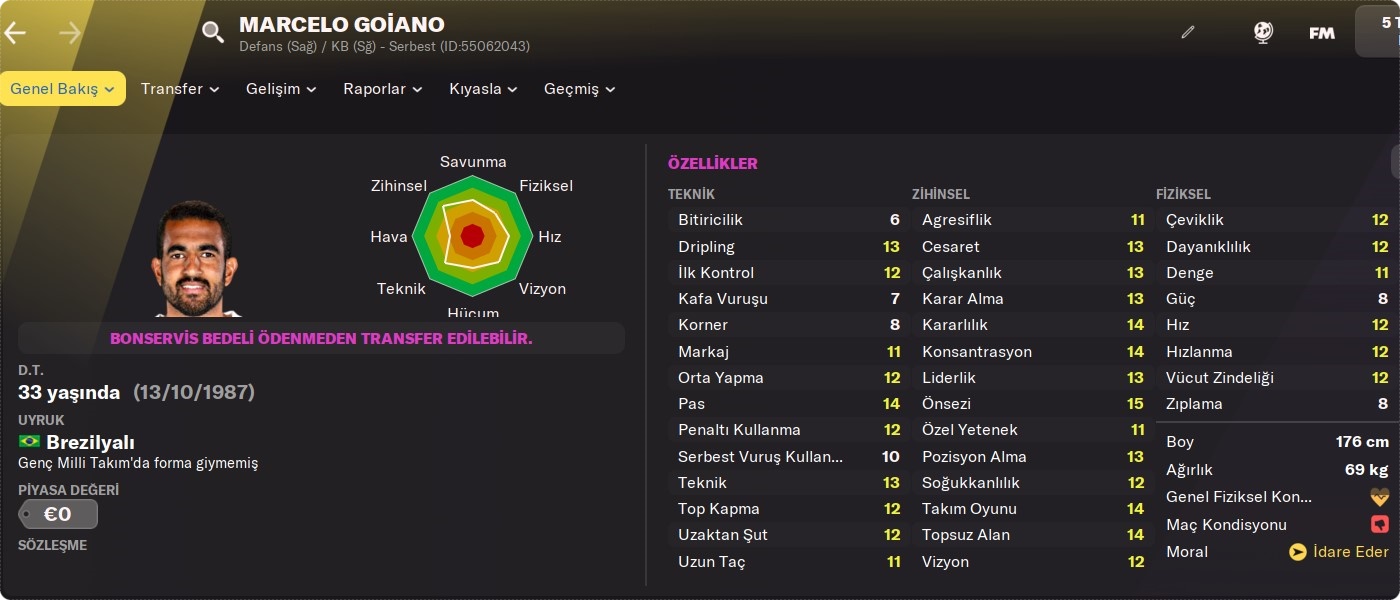Image resolution: width=1400 pixels, height=600 pixels.
Task: Click Marcelo Goiano's portrait
Action: pyautogui.click(x=195, y=260)
